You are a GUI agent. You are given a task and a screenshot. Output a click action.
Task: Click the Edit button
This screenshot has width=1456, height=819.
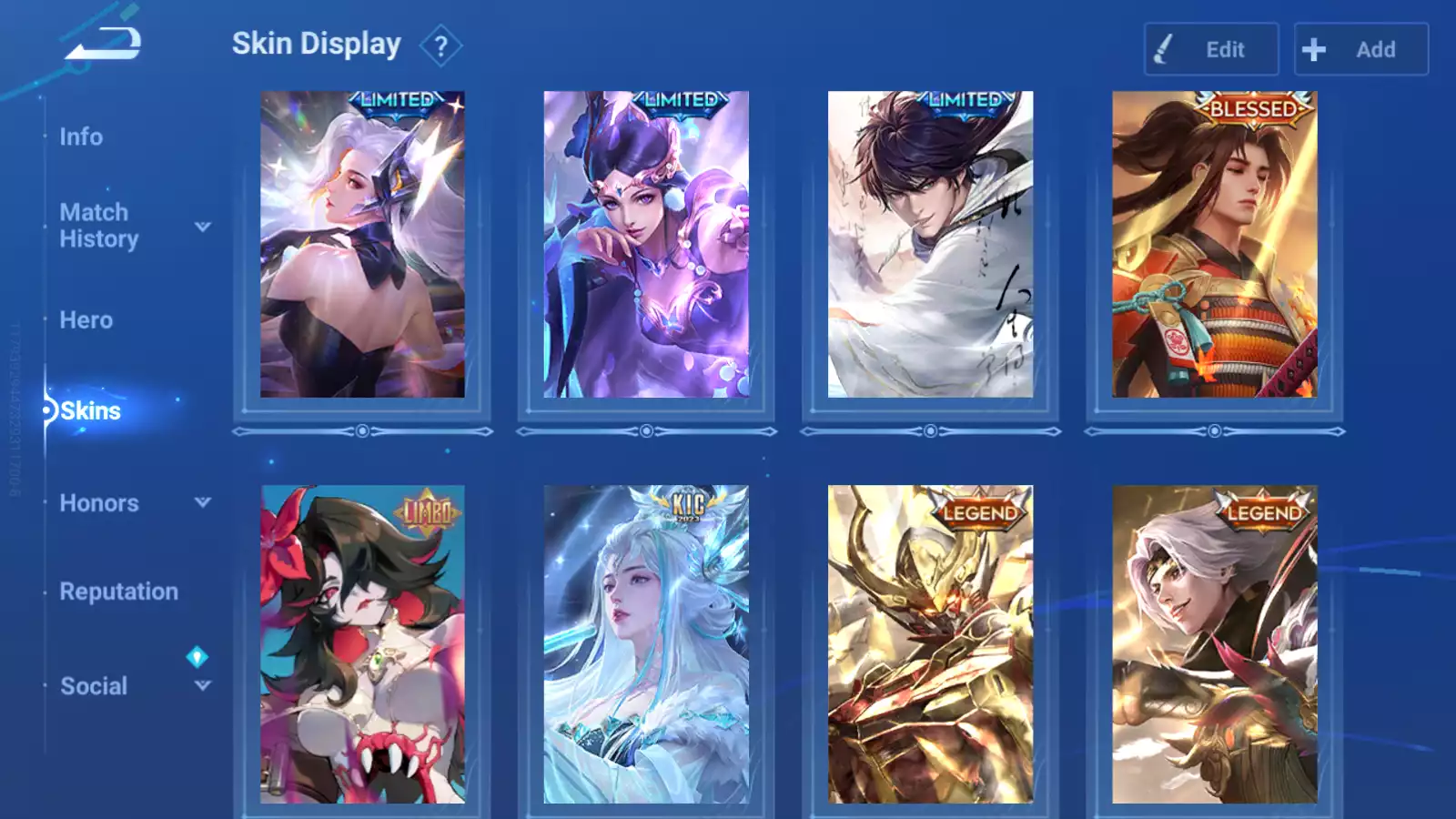point(1210,49)
